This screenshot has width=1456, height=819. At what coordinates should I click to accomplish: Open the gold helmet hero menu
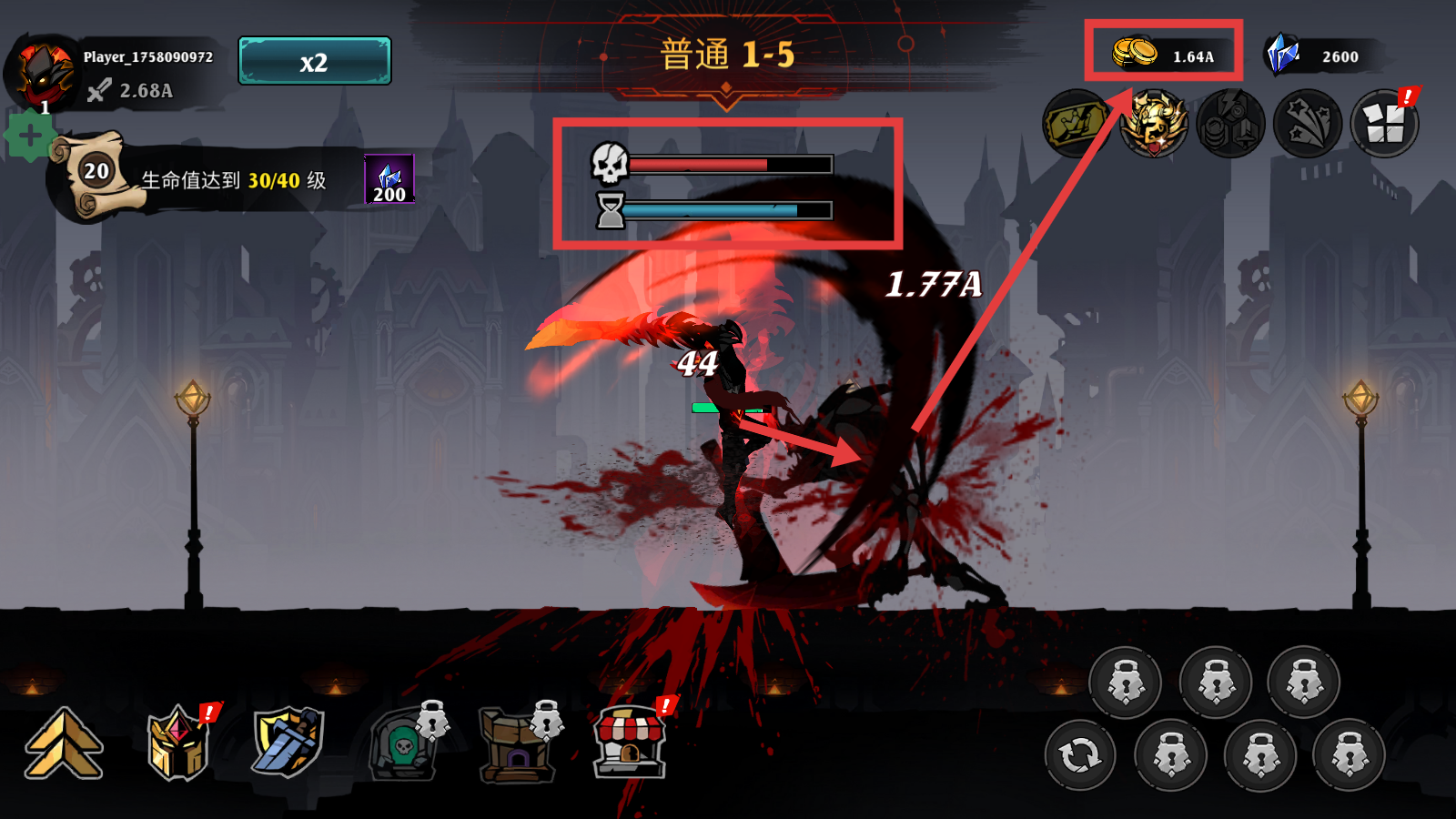pyautogui.click(x=178, y=743)
